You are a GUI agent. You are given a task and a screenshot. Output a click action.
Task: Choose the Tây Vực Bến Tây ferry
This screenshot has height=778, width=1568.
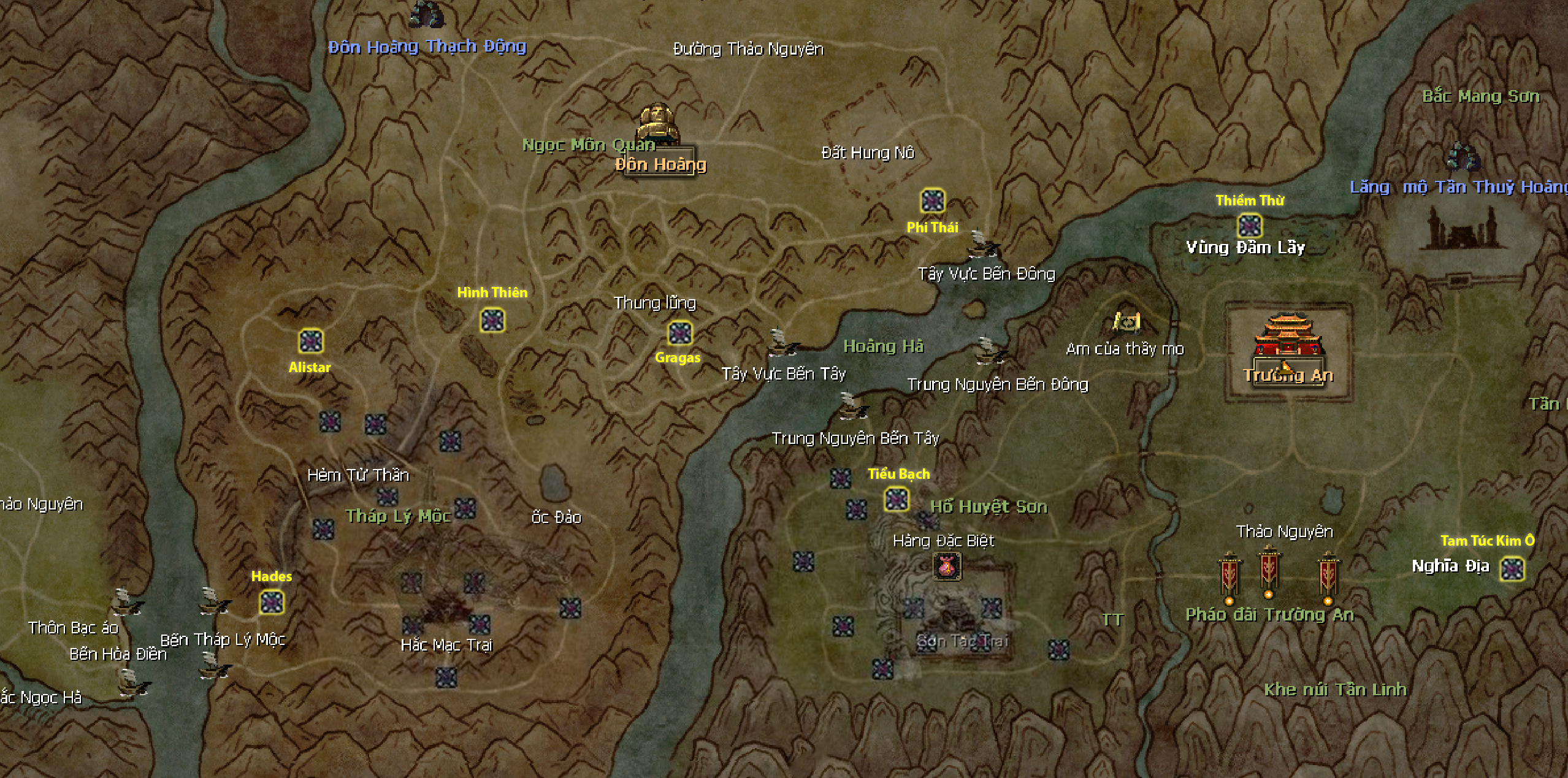click(781, 343)
